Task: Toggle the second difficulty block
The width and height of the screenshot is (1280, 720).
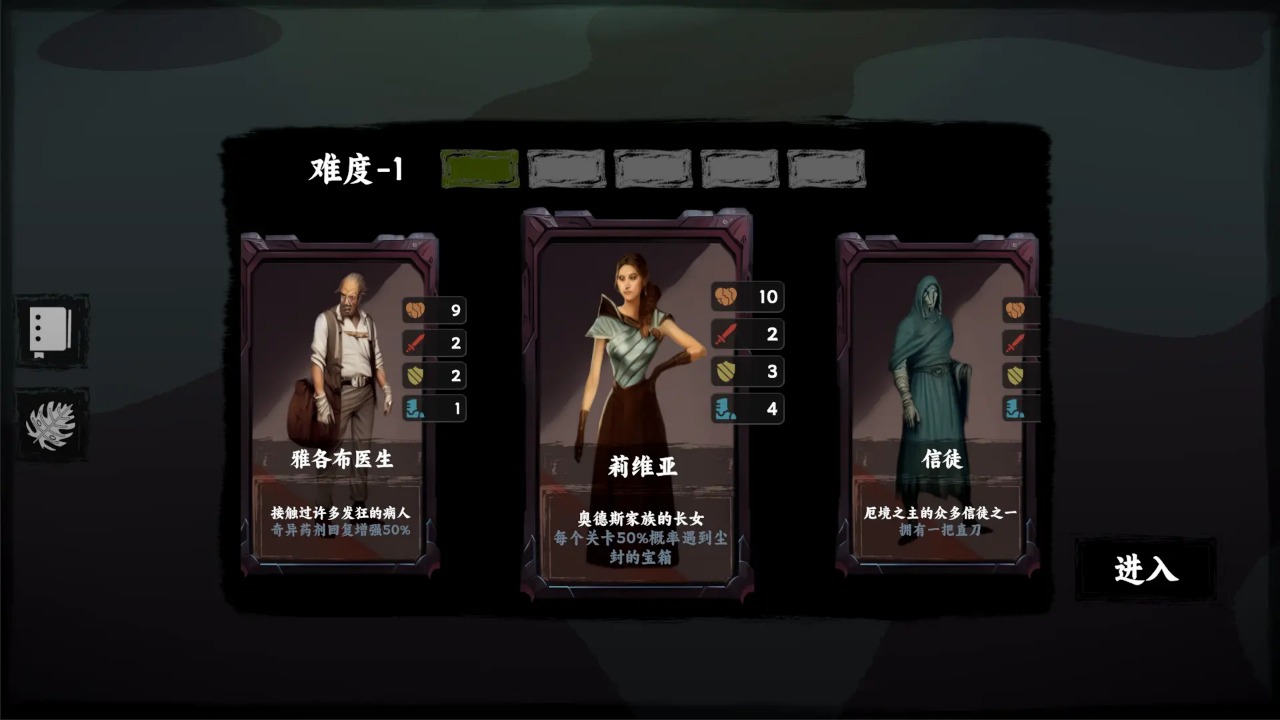Action: [565, 169]
